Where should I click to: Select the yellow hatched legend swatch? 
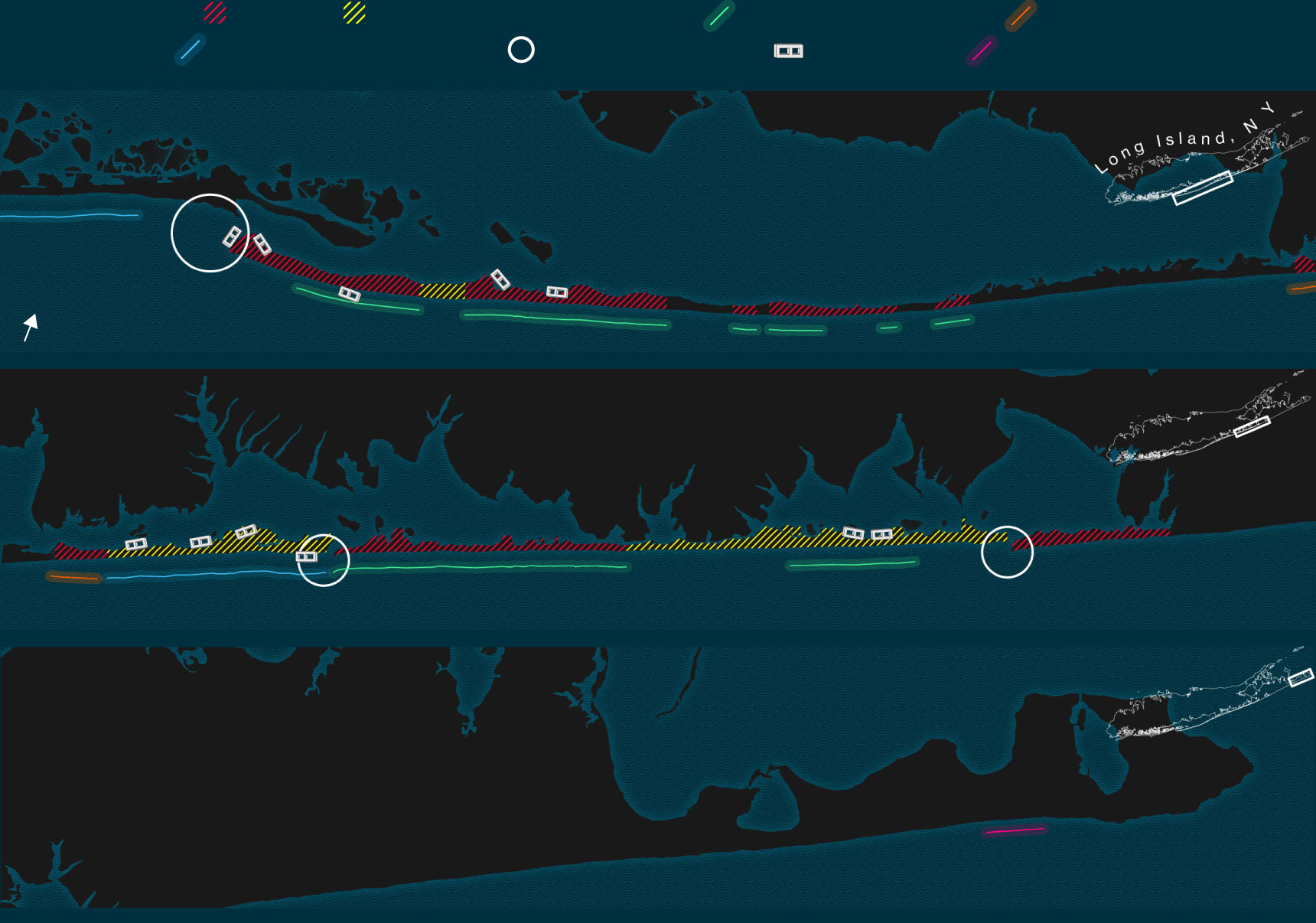(x=354, y=13)
